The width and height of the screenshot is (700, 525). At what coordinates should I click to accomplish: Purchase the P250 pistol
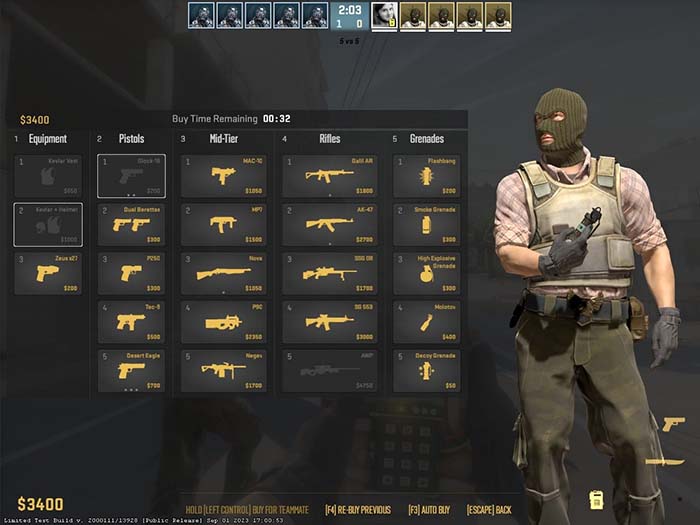coord(131,273)
